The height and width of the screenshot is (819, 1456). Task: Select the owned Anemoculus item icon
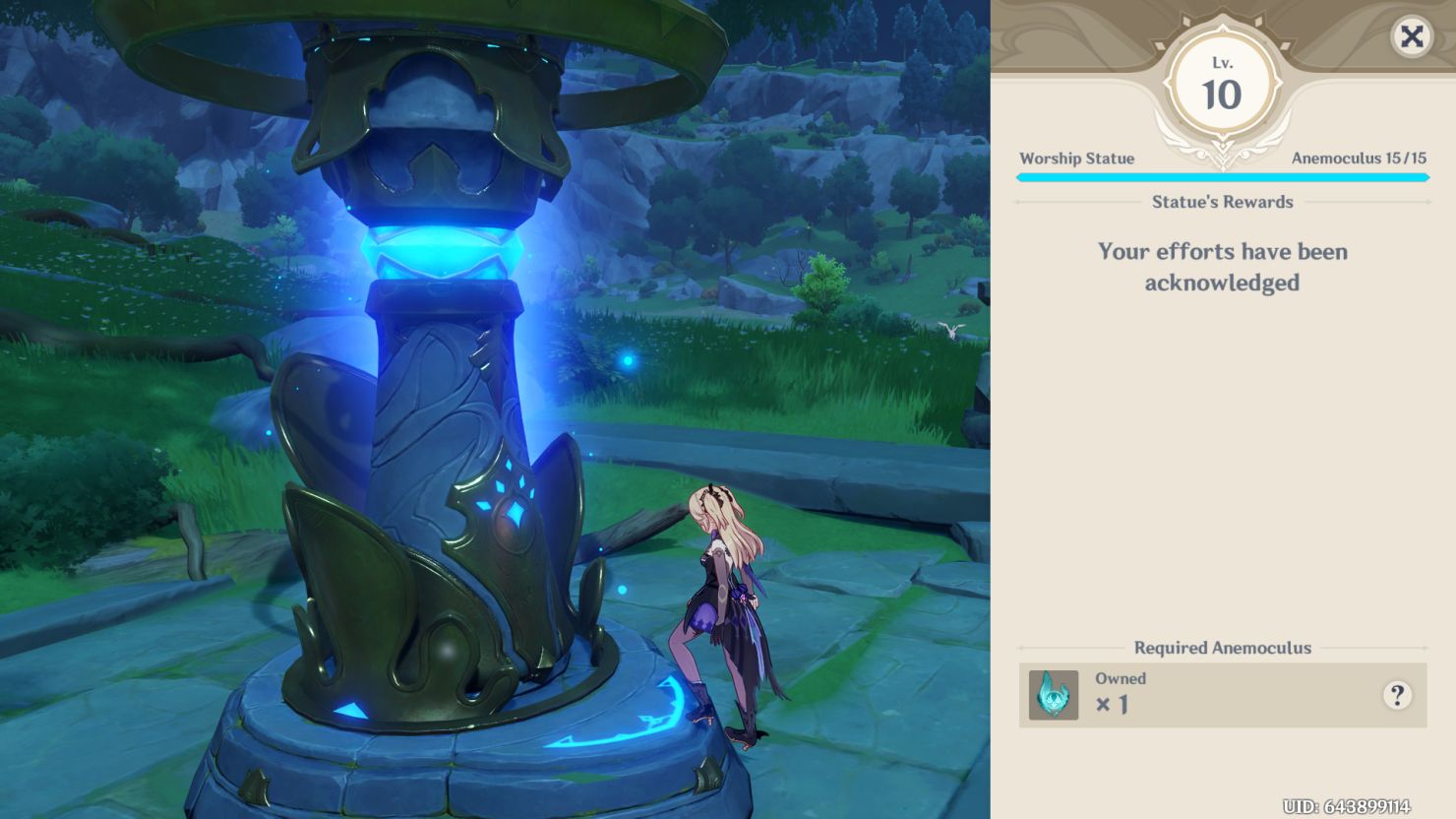click(x=1054, y=695)
